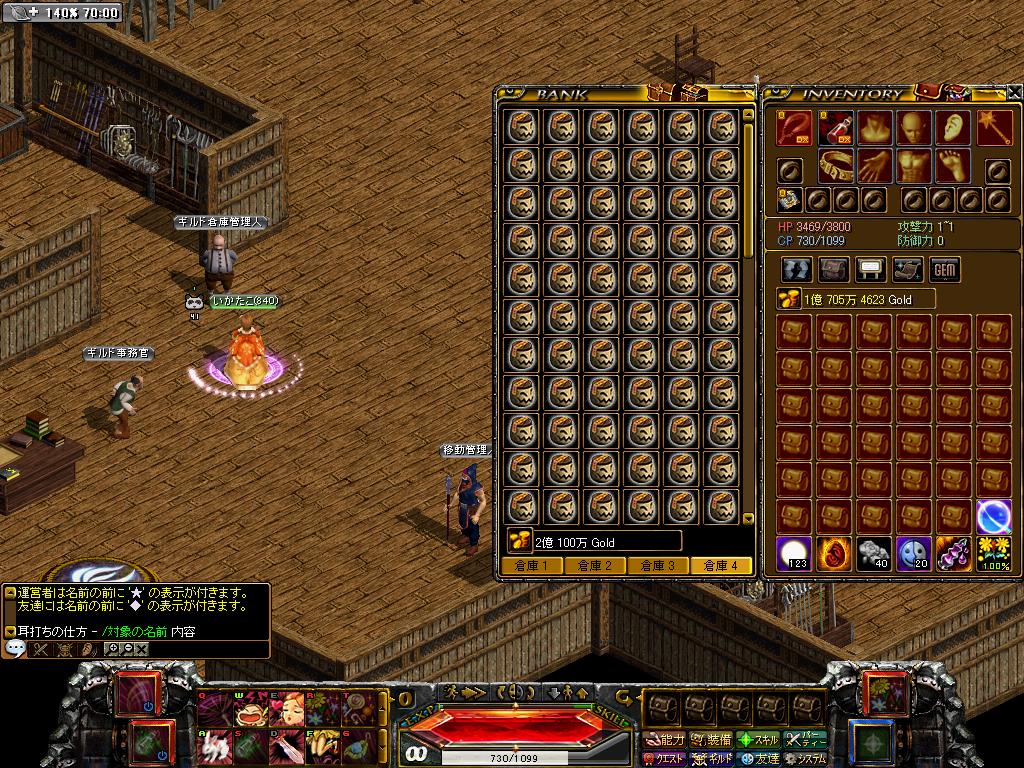Select the blue swirling orb inventory item
Screen dimensions: 1024x768
993,516
